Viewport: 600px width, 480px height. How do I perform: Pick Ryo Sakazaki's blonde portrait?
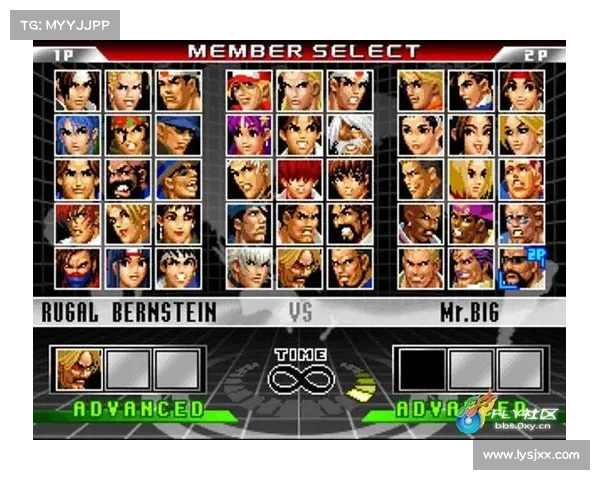(419, 89)
